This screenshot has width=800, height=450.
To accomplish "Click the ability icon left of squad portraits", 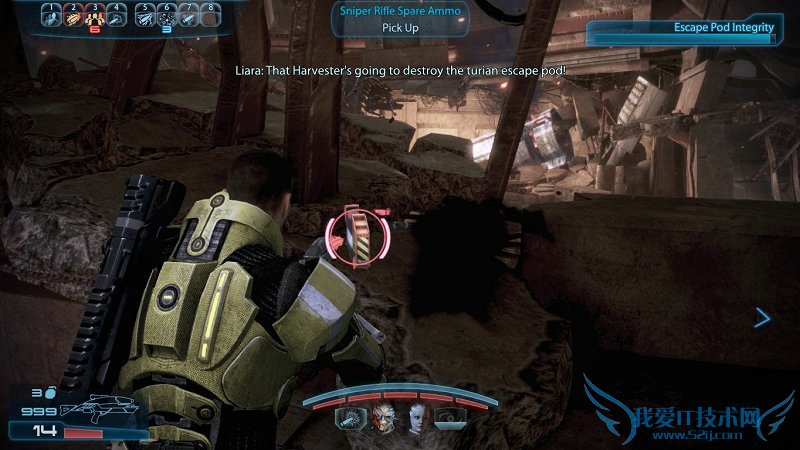I will pyautogui.click(x=349, y=419).
